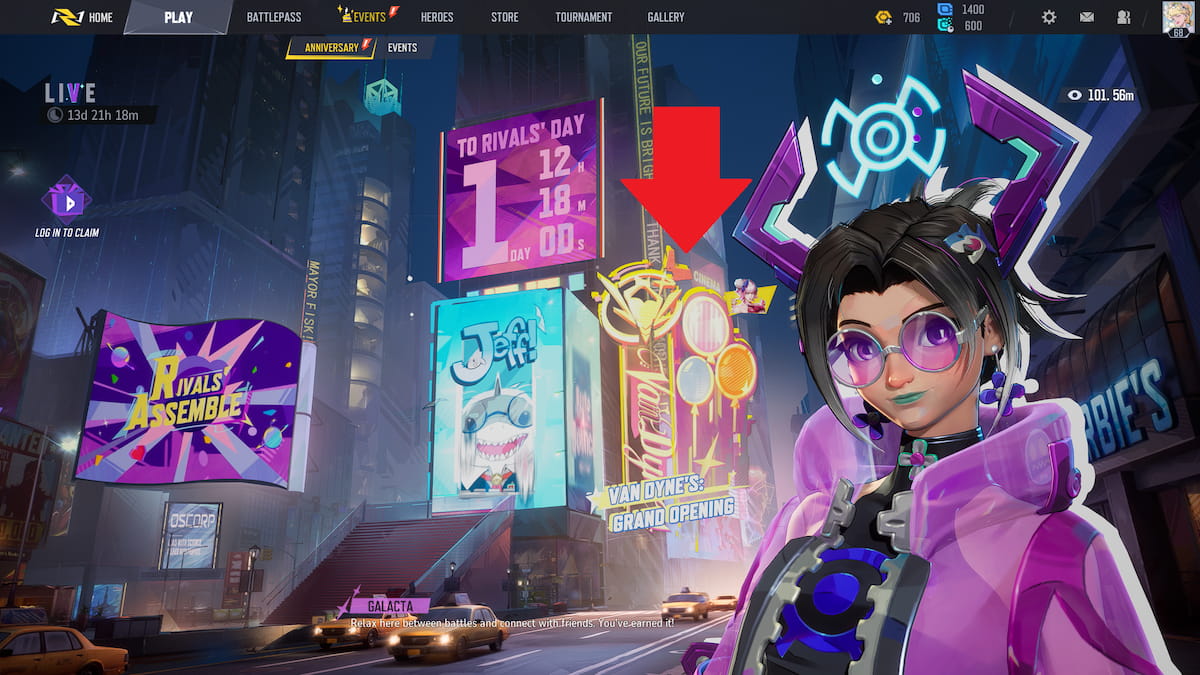
Task: Visit the Store
Action: coord(505,17)
